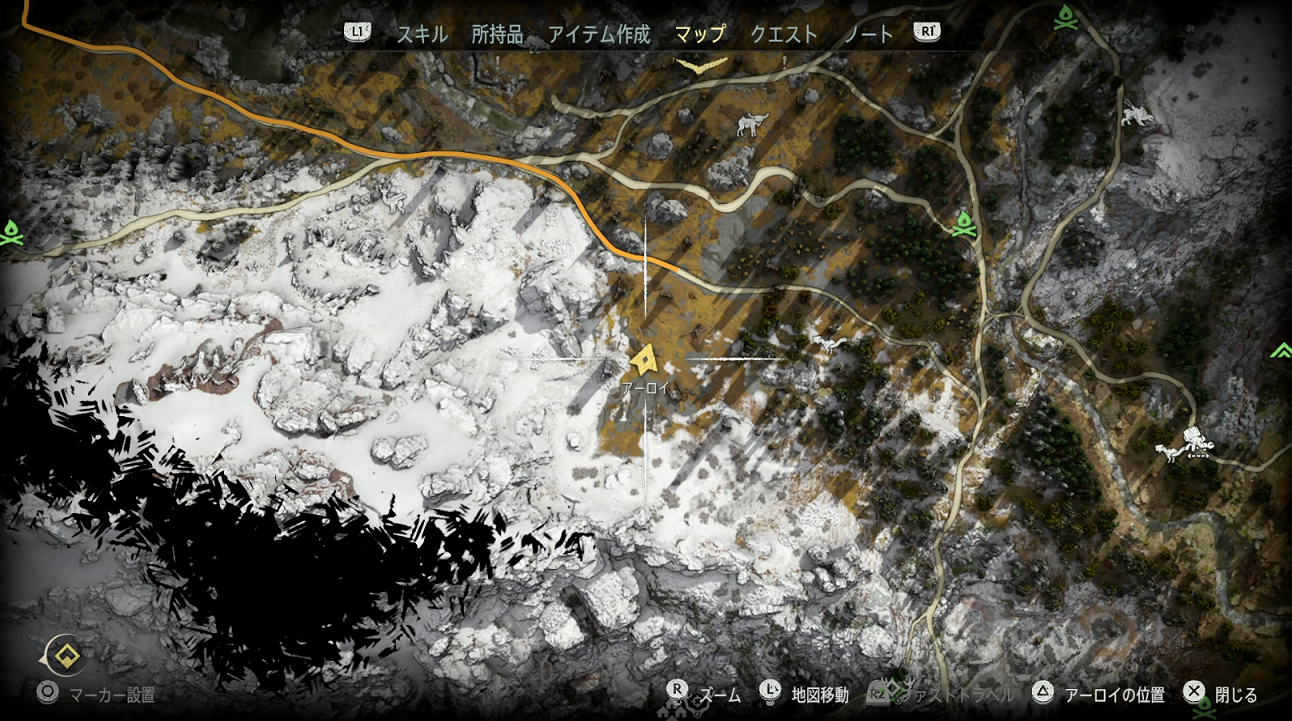This screenshot has height=721, width=1292.
Task: Switch to the 所持品 (Inventory) tab
Action: coord(497,34)
